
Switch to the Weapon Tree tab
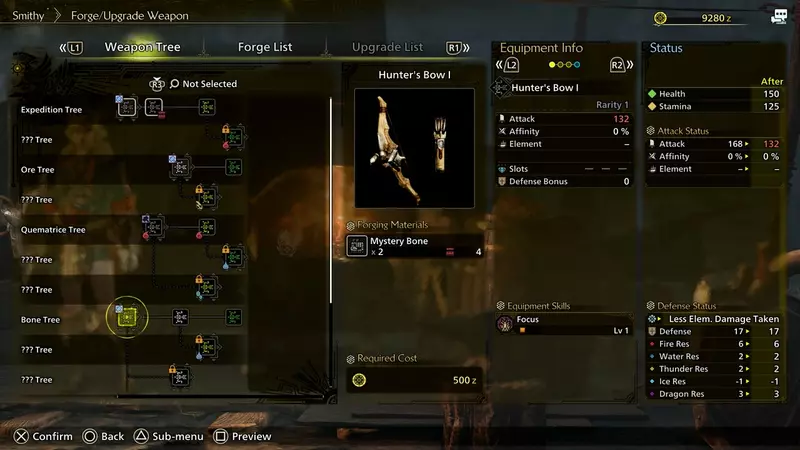point(143,47)
